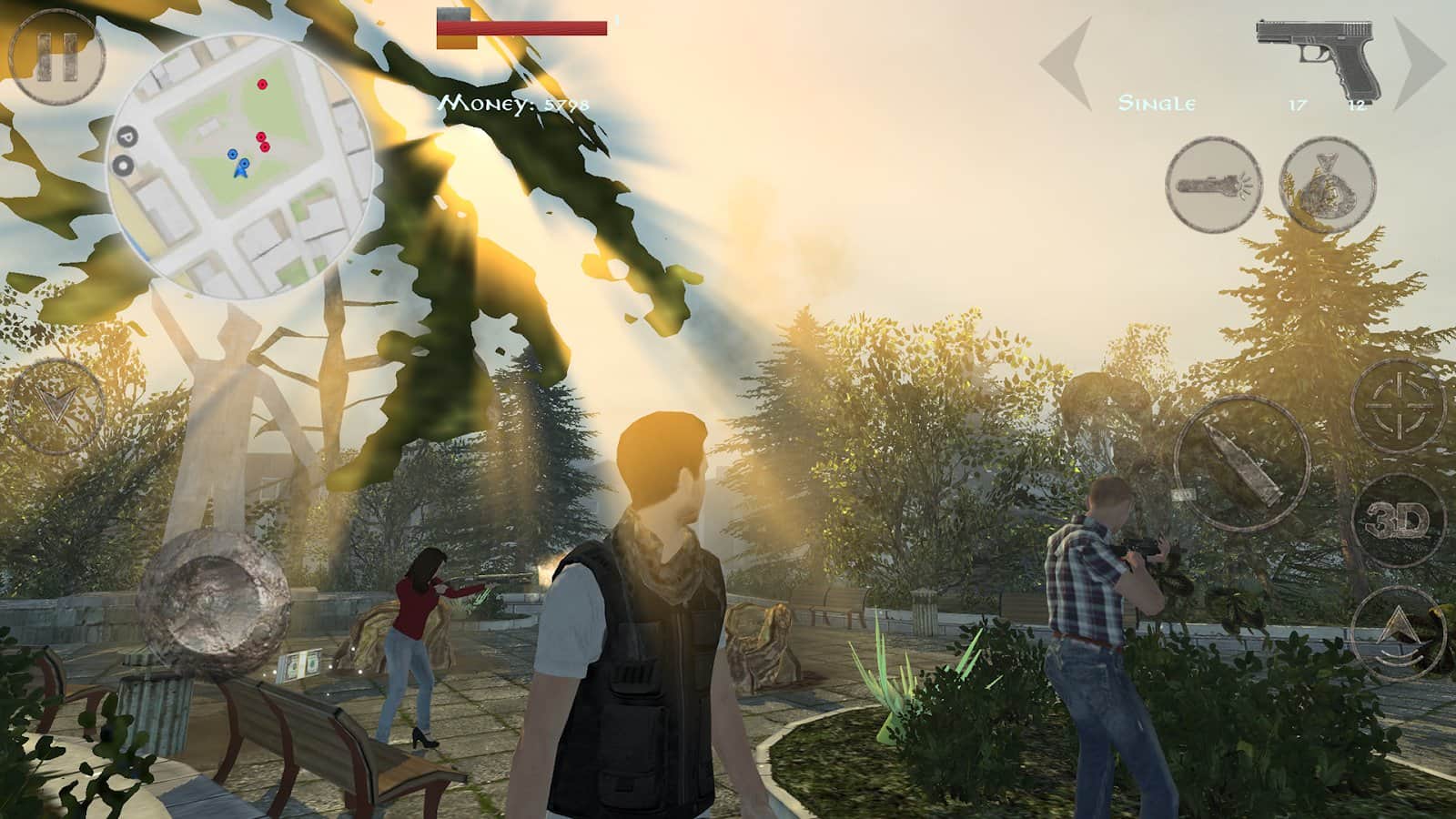Click the Money: 5798 display
Image resolution: width=1456 pixels, height=819 pixels.
tap(512, 106)
